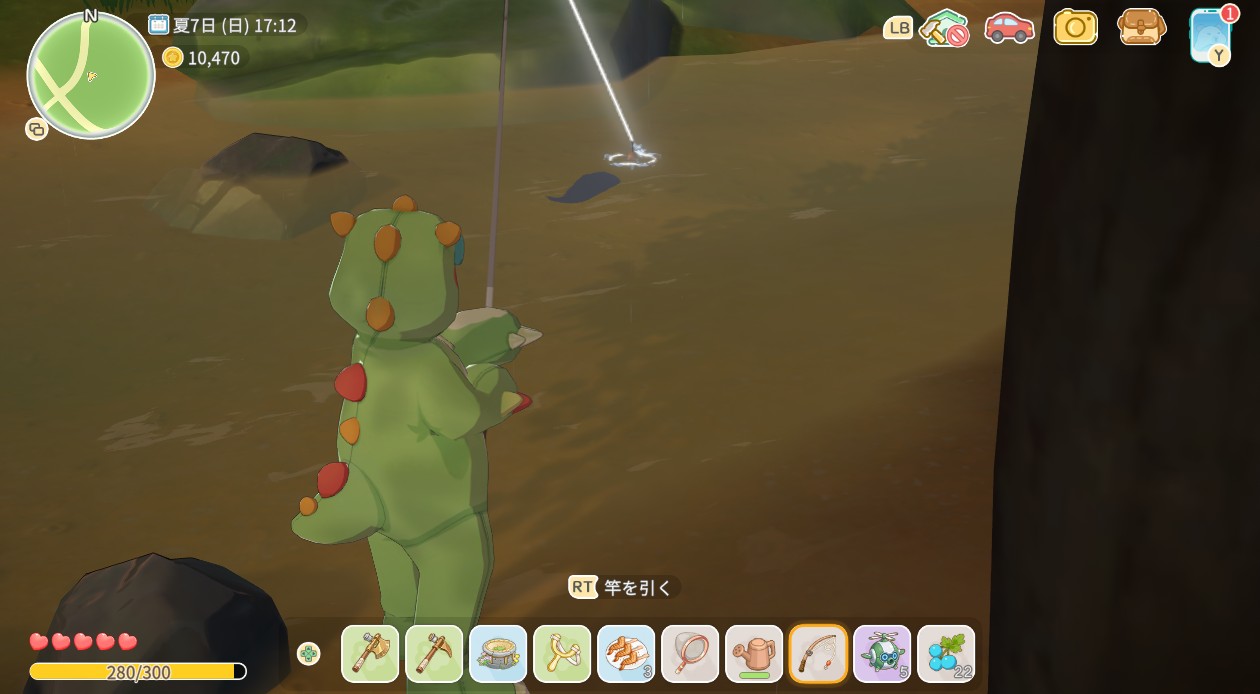Equip the bug net
This screenshot has height=694, width=1260.
pyautogui.click(x=690, y=654)
